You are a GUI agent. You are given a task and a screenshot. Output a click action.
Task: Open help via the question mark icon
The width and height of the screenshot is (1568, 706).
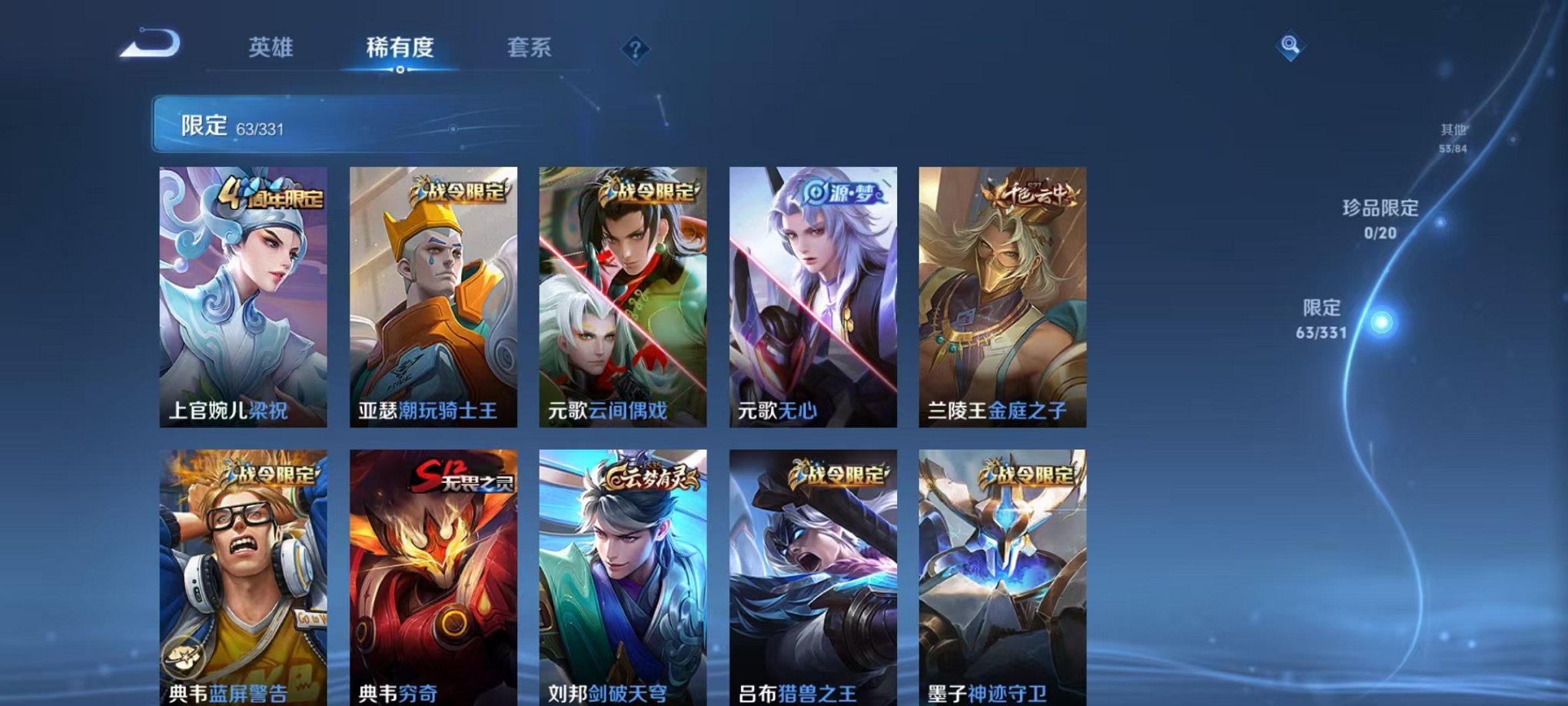click(633, 49)
